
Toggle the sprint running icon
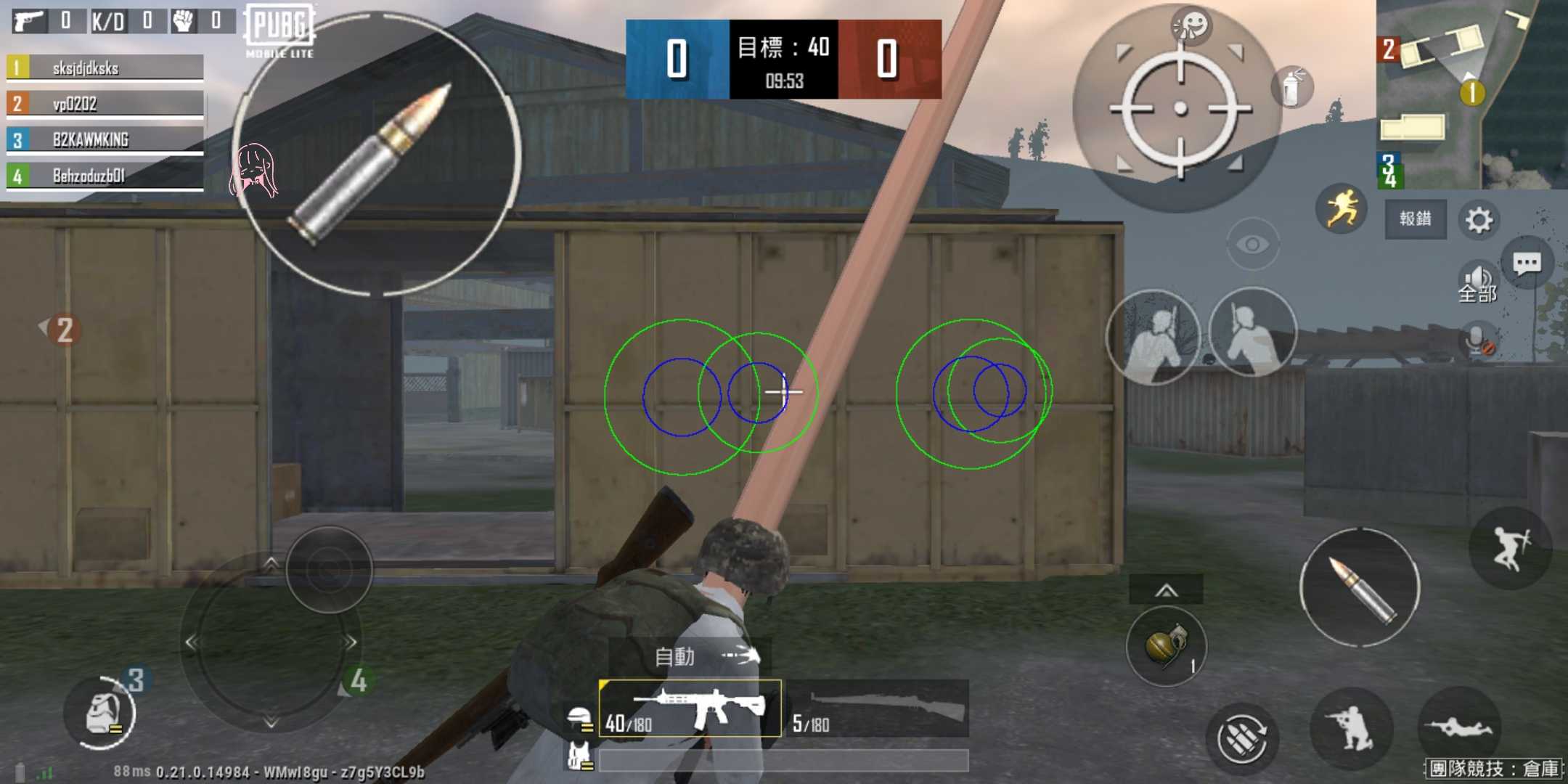pyautogui.click(x=1342, y=209)
